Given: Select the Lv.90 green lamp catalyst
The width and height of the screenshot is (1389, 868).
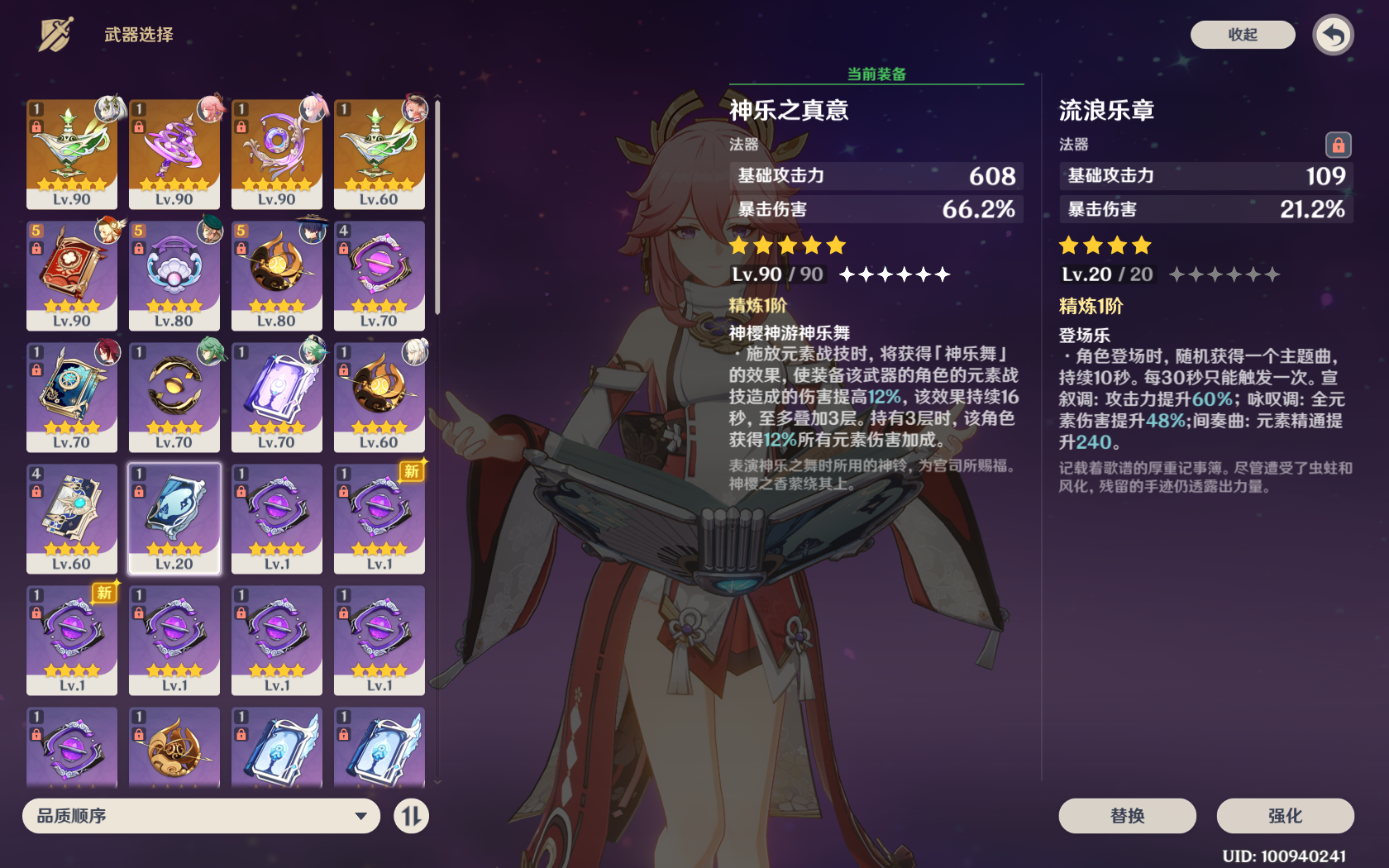Looking at the screenshot, I should pyautogui.click(x=72, y=153).
